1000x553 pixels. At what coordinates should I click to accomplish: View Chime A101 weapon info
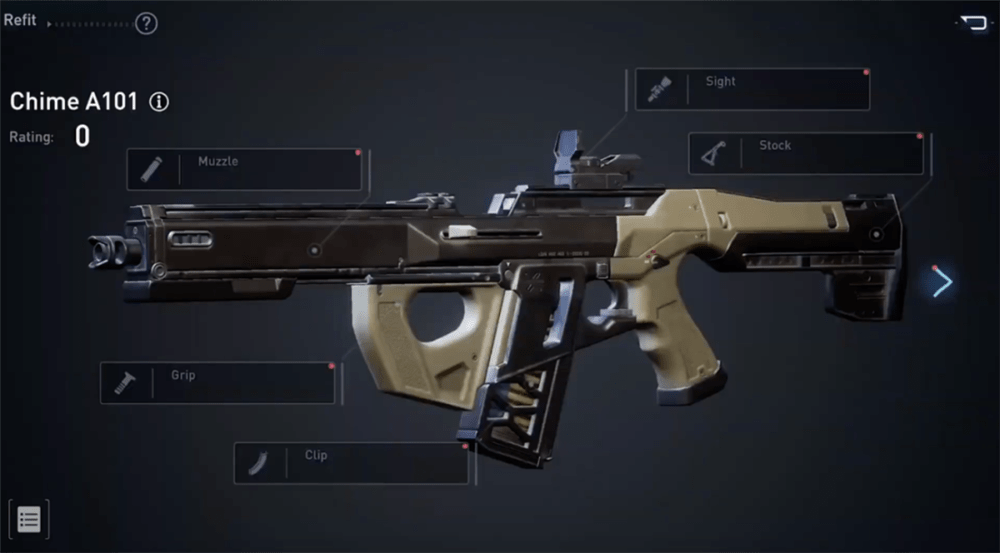159,102
